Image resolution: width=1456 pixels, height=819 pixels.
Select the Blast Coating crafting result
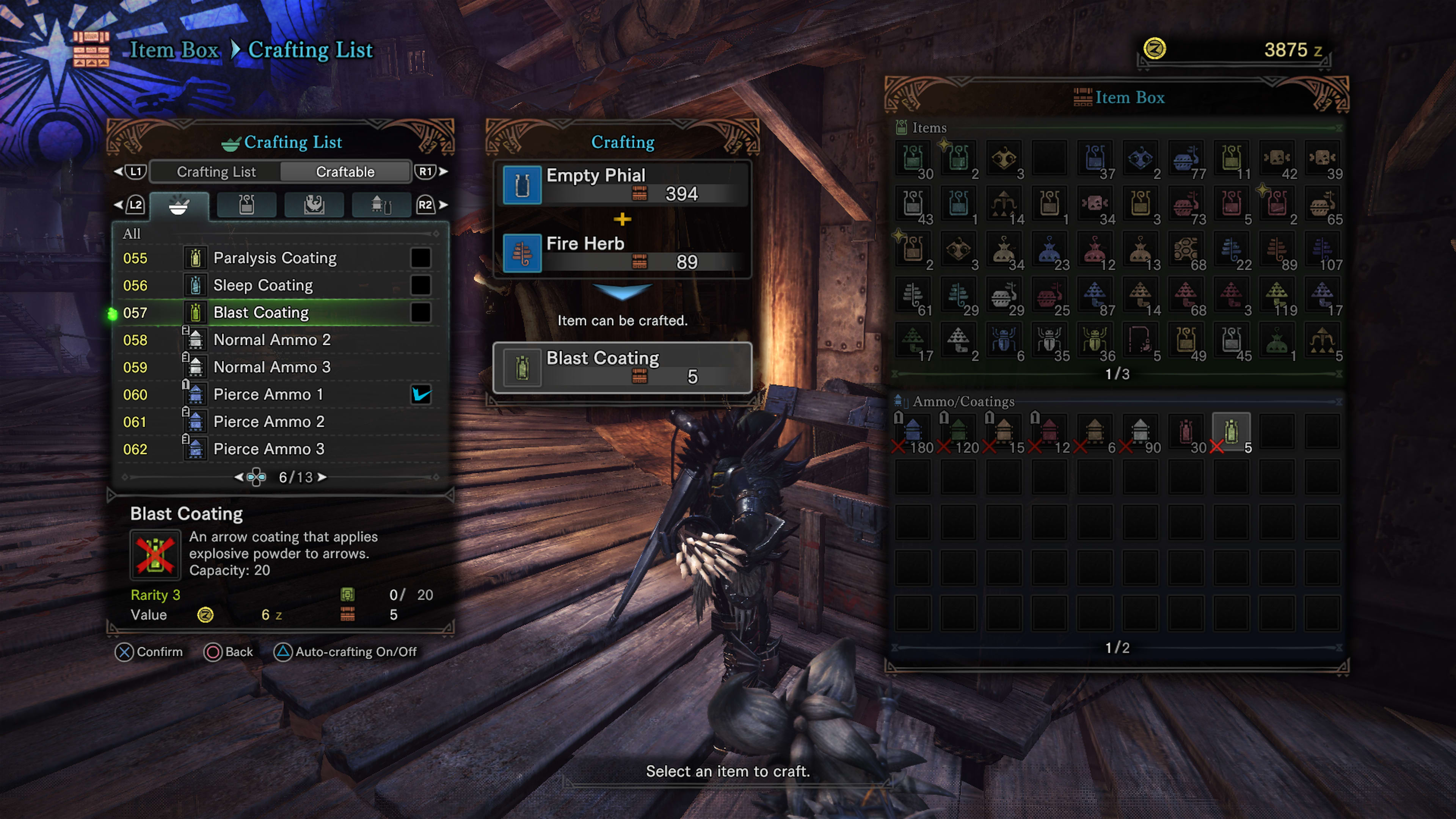[x=622, y=367]
